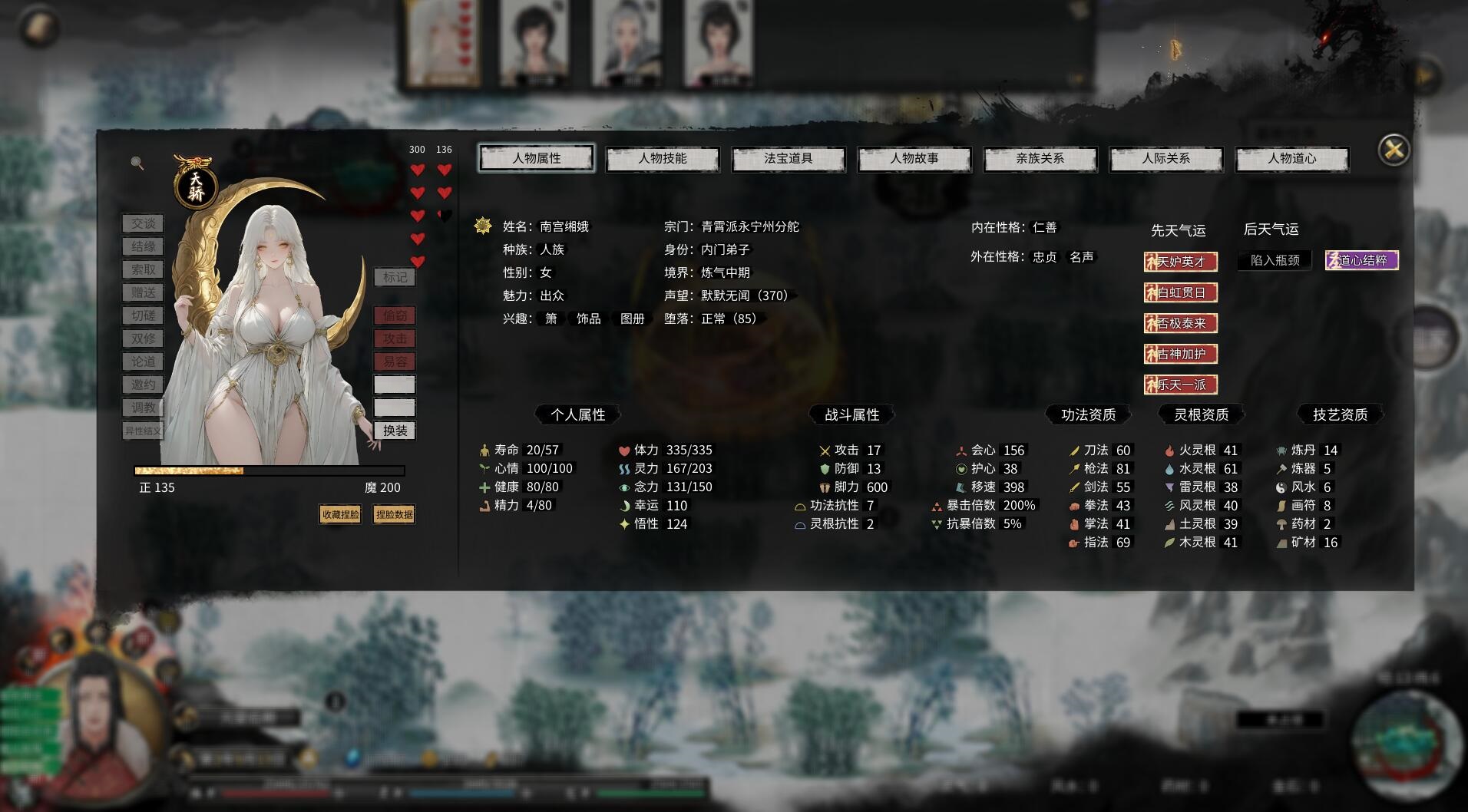The image size is (1468, 812).
Task: Select the 双修 action button
Action: click(144, 338)
